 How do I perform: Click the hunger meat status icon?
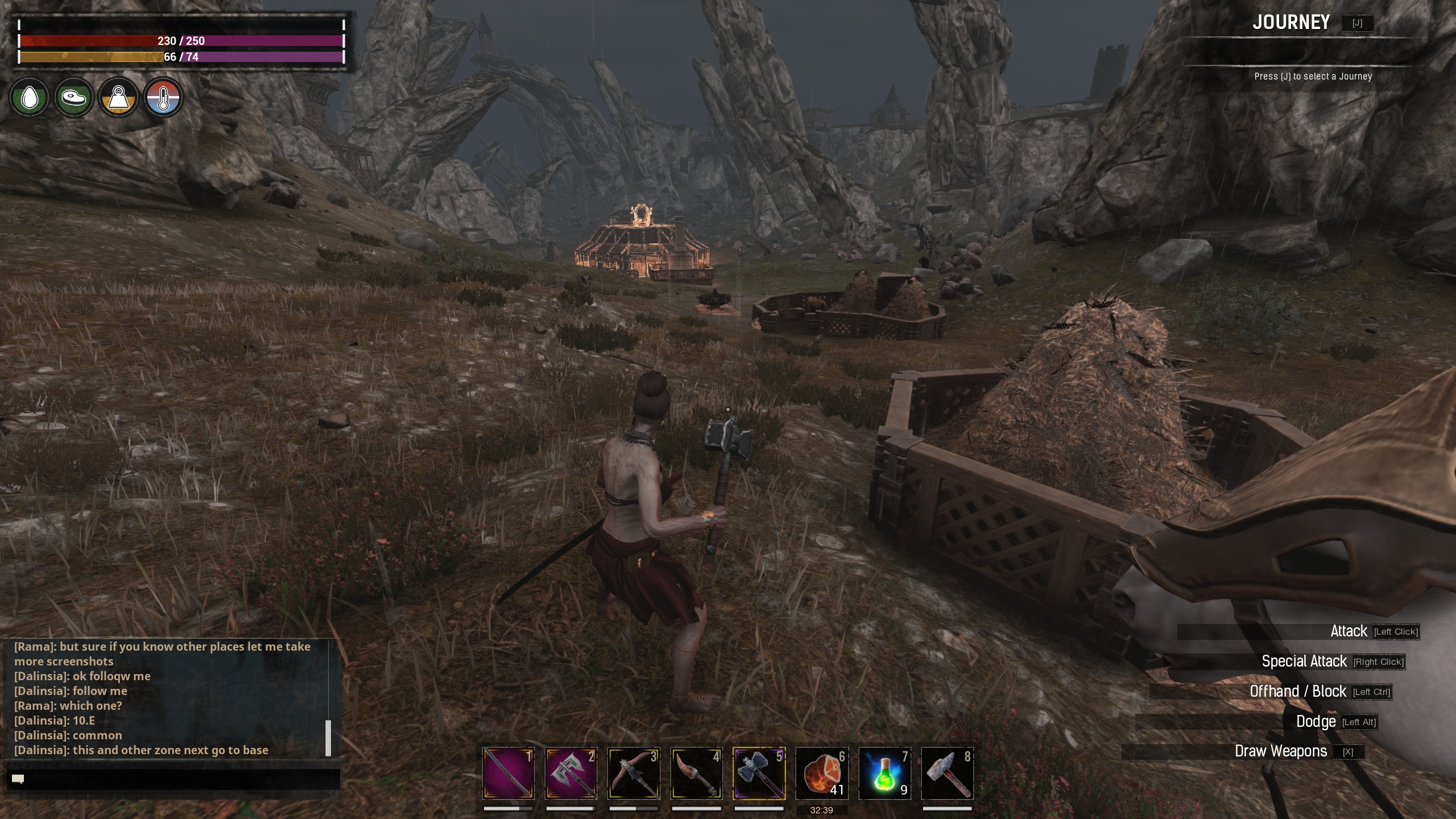[74, 98]
